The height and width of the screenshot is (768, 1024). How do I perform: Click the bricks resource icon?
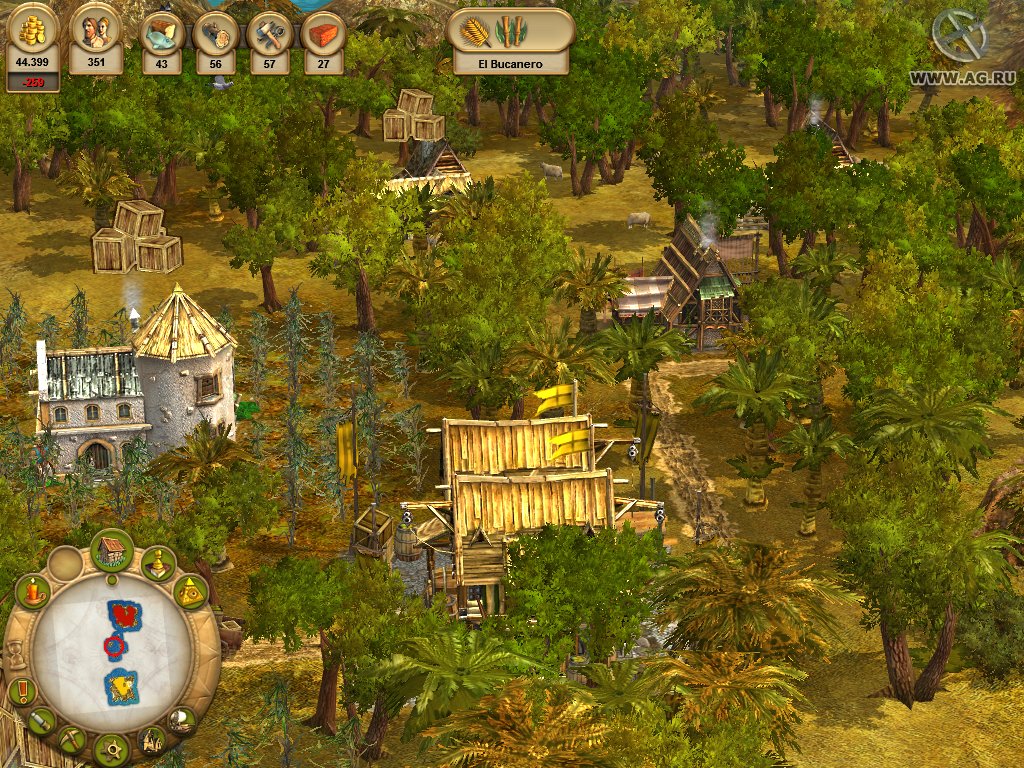[x=323, y=32]
